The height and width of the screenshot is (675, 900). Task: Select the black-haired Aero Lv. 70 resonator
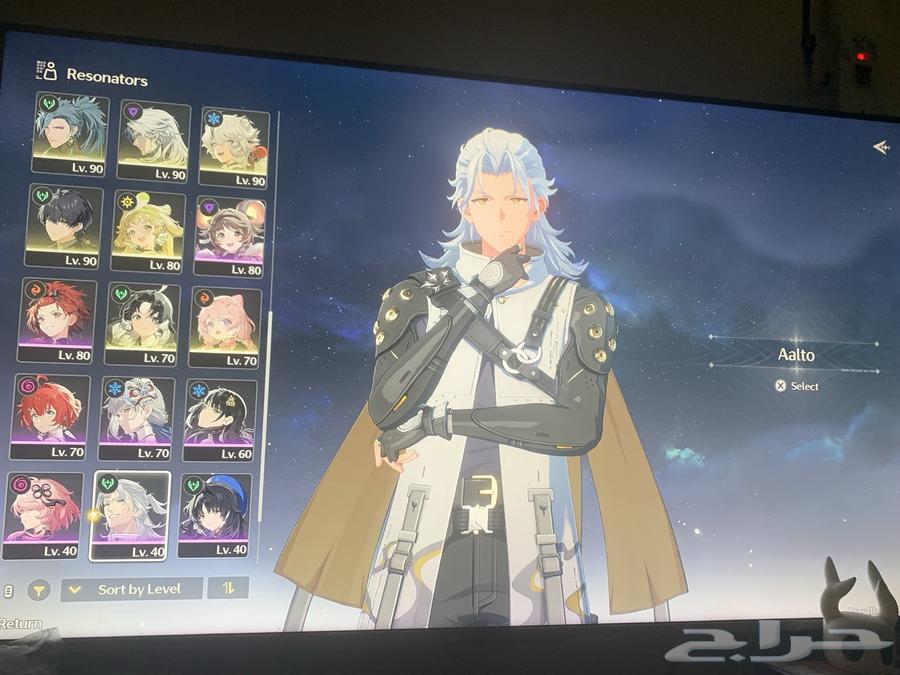tap(142, 324)
